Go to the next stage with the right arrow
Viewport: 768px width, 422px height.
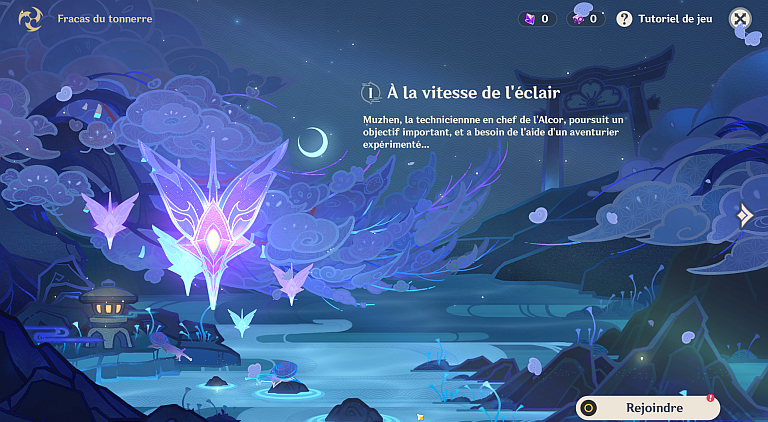(x=745, y=215)
